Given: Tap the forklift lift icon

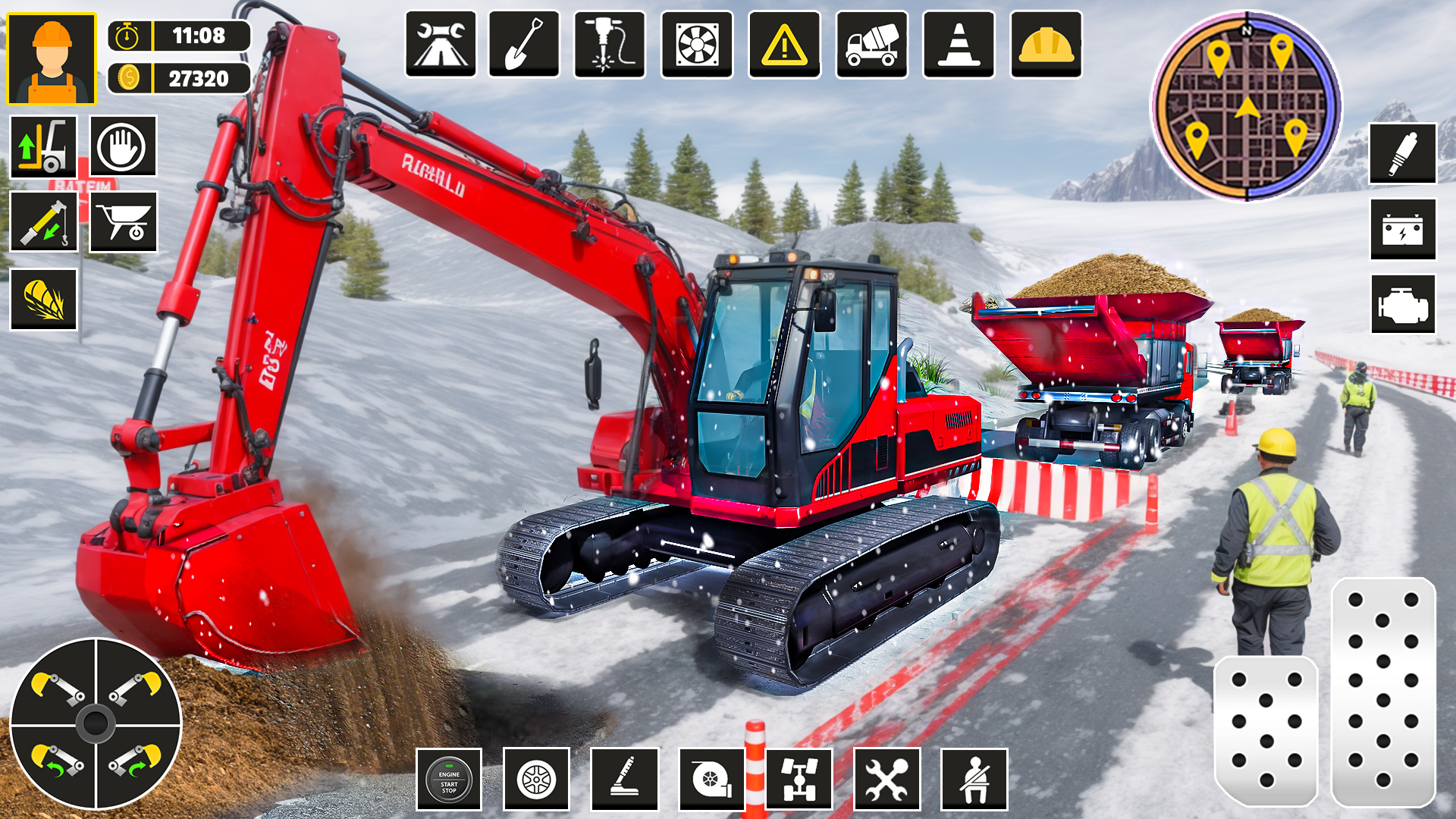Looking at the screenshot, I should tap(42, 148).
